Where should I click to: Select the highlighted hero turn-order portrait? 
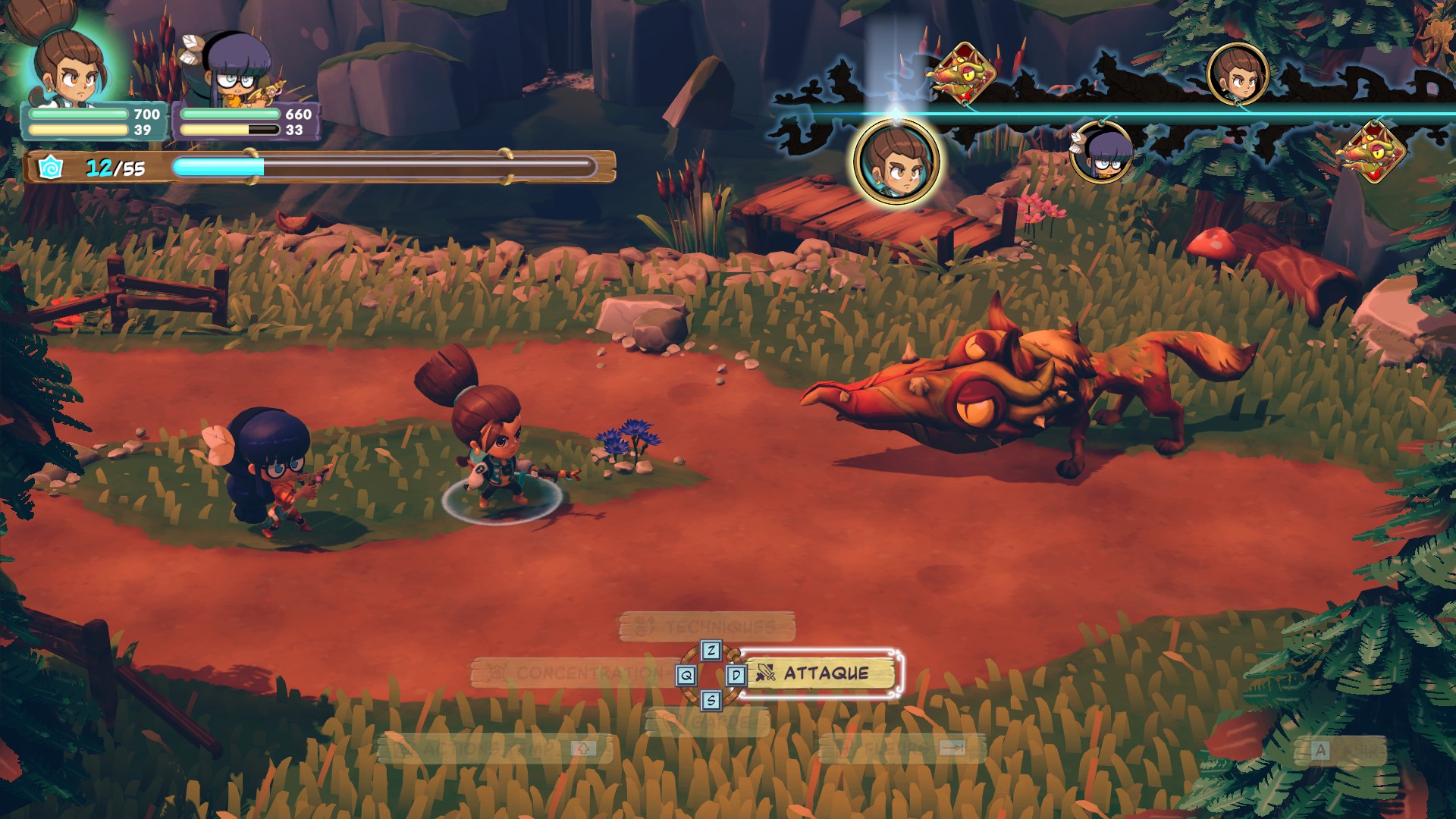(896, 161)
